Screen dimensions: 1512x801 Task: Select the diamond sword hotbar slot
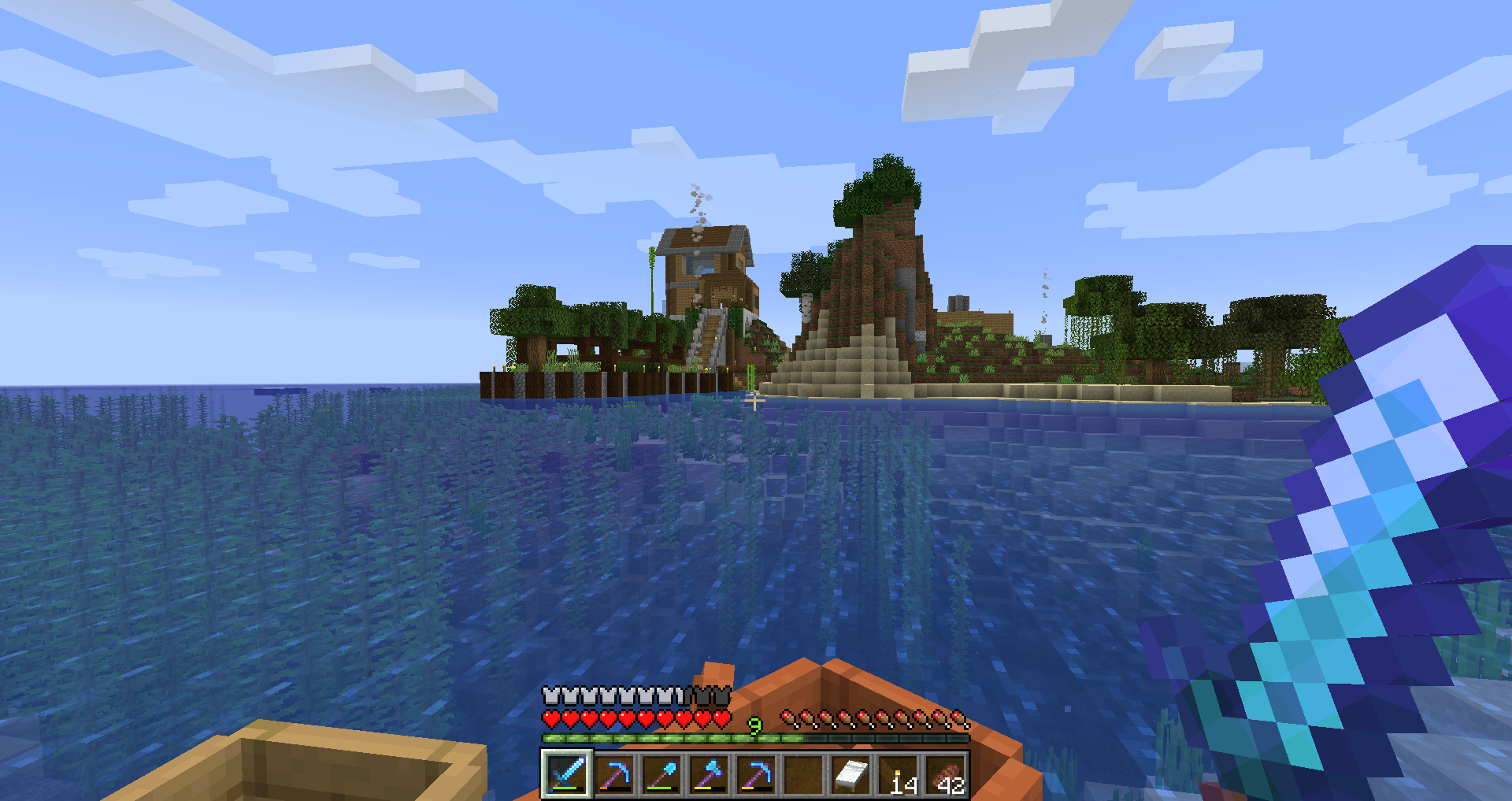tap(567, 773)
